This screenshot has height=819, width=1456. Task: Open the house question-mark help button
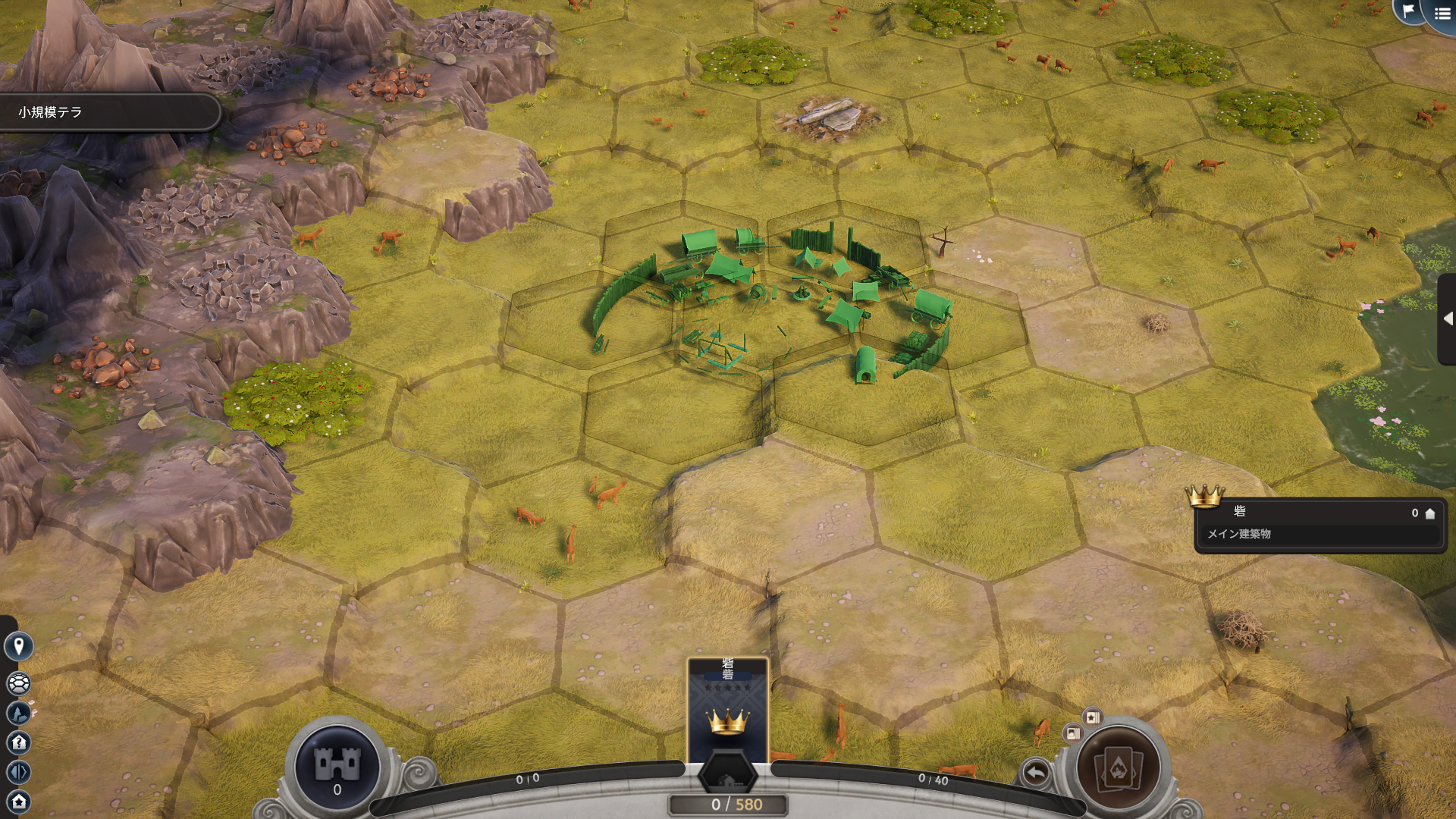[x=19, y=742]
